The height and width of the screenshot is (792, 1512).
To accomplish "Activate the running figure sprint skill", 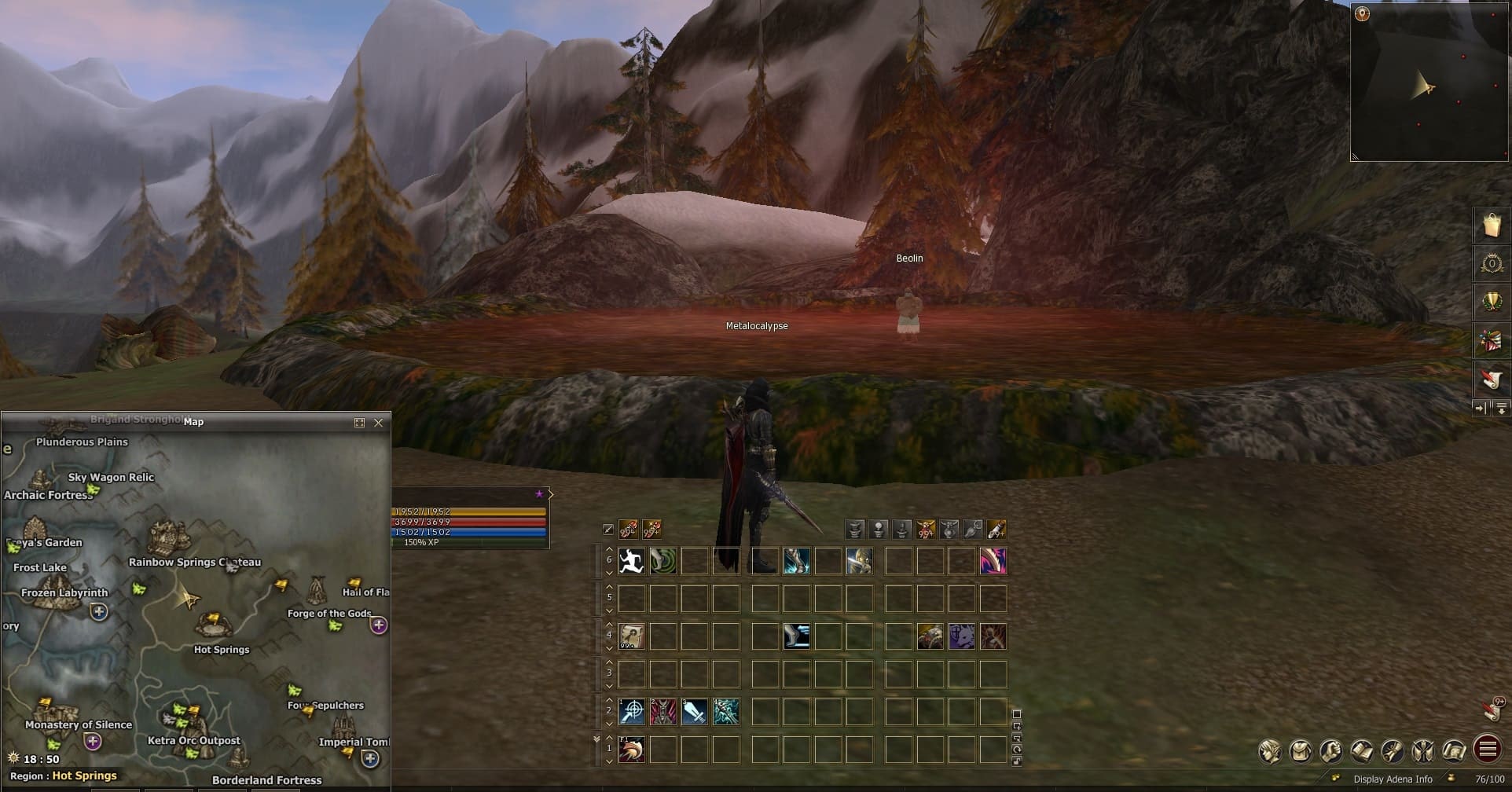I will point(631,561).
